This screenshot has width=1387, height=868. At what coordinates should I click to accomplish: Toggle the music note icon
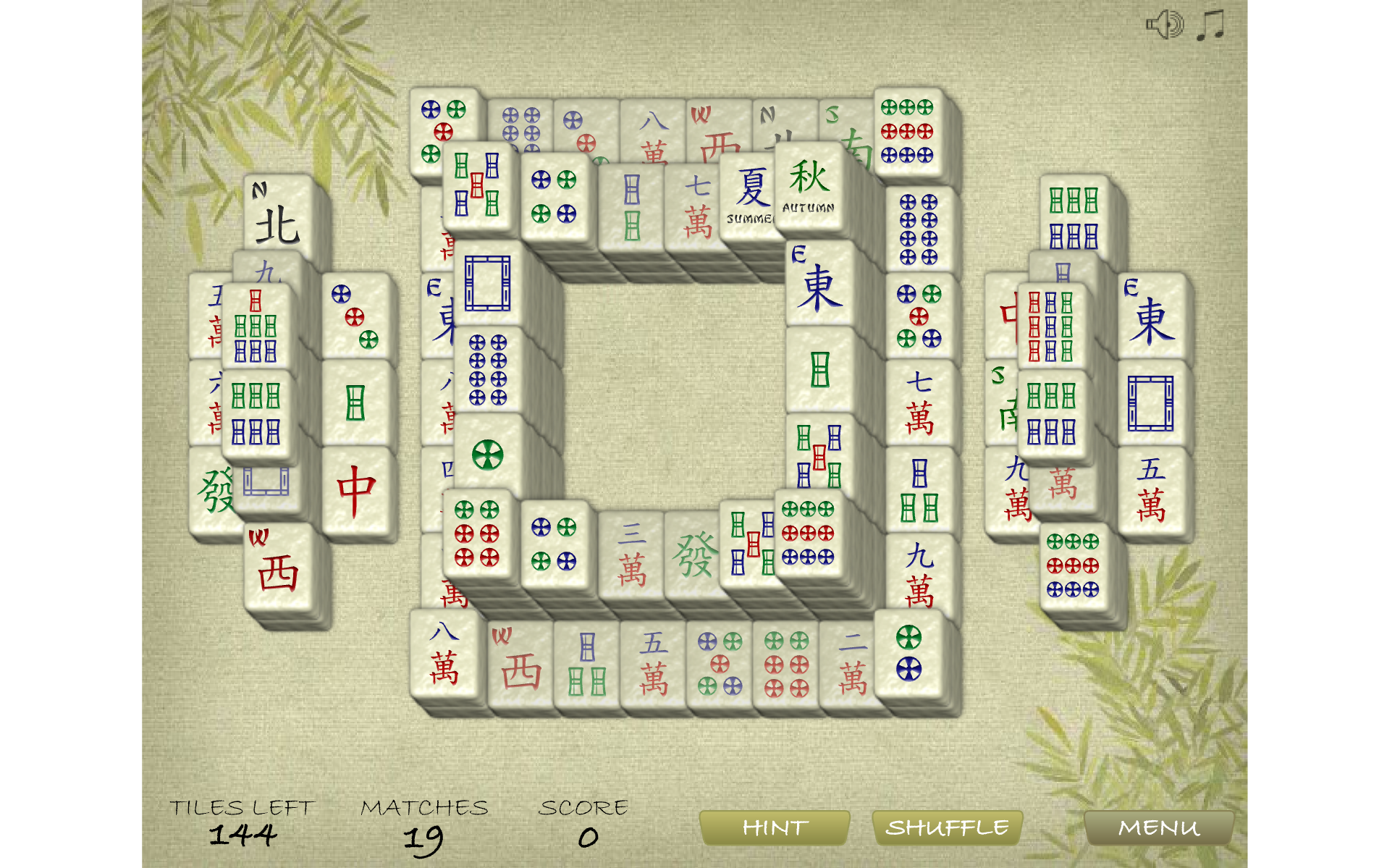1210,25
